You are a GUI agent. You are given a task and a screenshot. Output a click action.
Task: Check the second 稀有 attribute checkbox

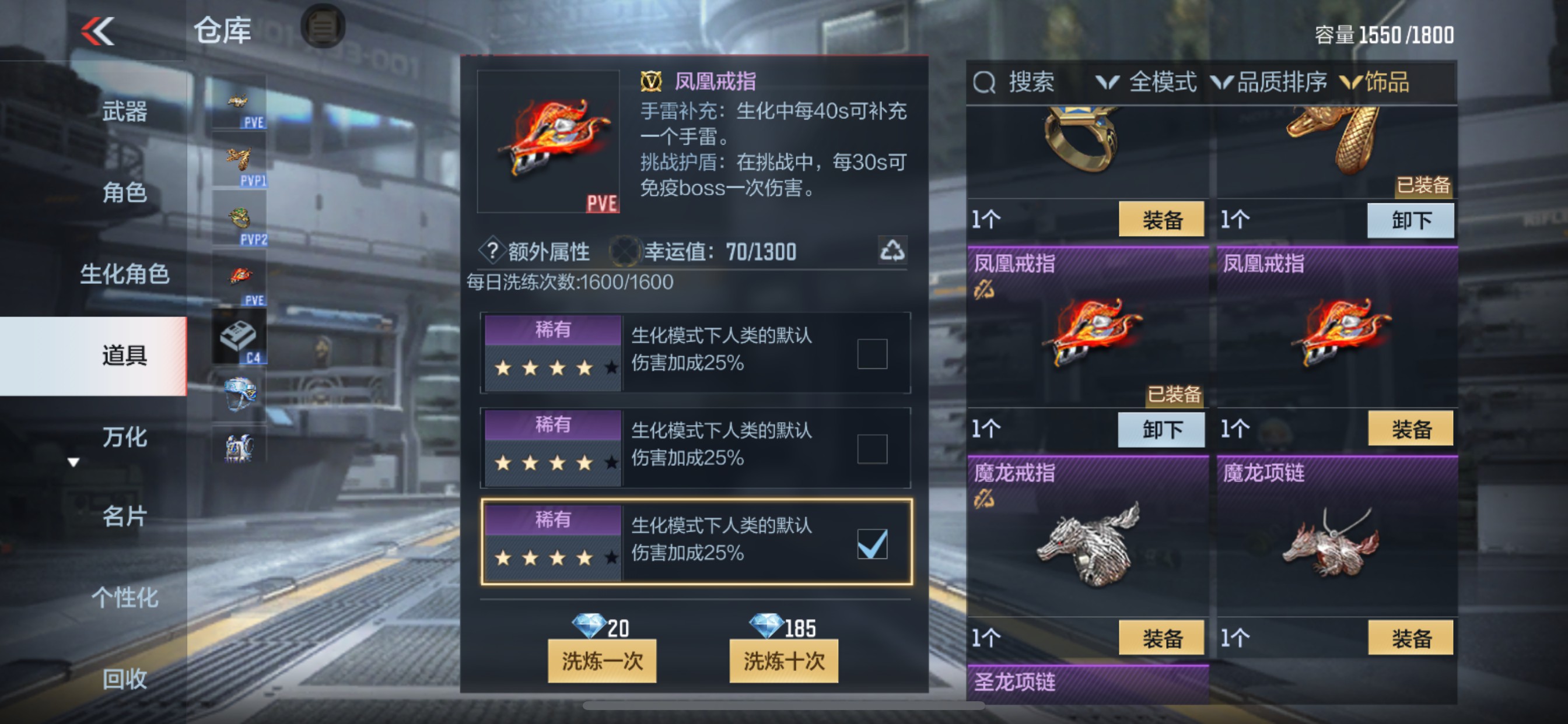point(873,450)
